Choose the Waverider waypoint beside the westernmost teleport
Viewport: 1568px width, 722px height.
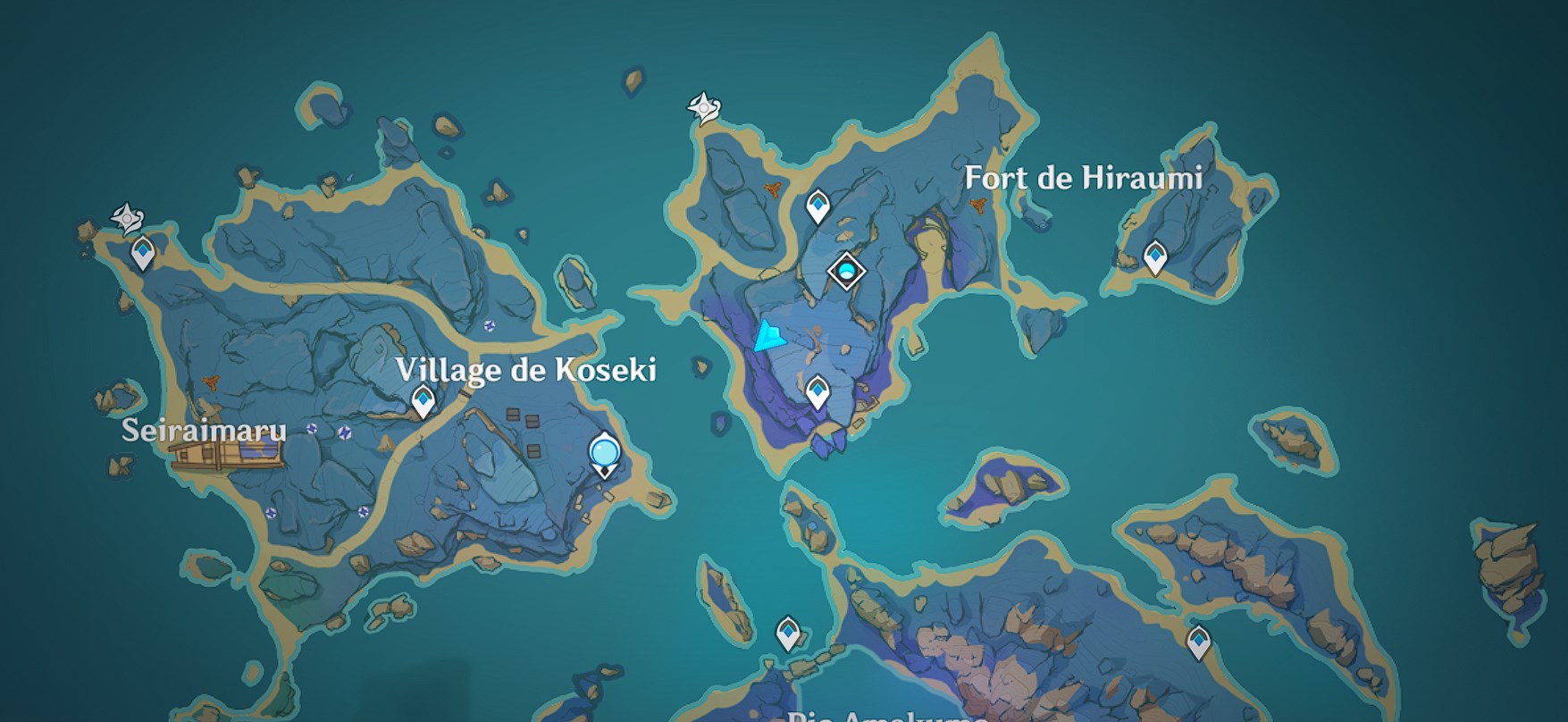(x=127, y=217)
